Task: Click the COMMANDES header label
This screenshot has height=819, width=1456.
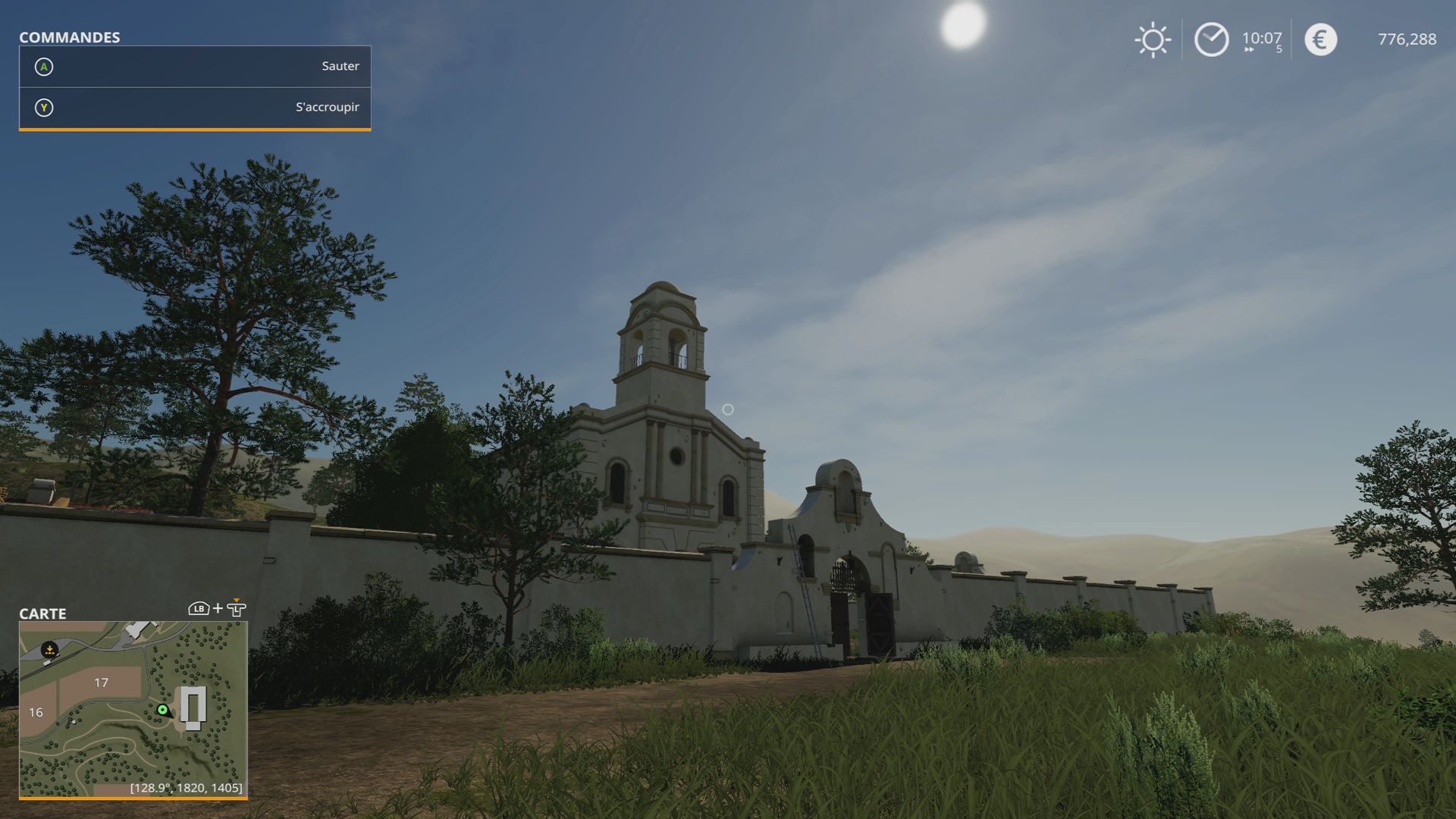Action: [69, 36]
